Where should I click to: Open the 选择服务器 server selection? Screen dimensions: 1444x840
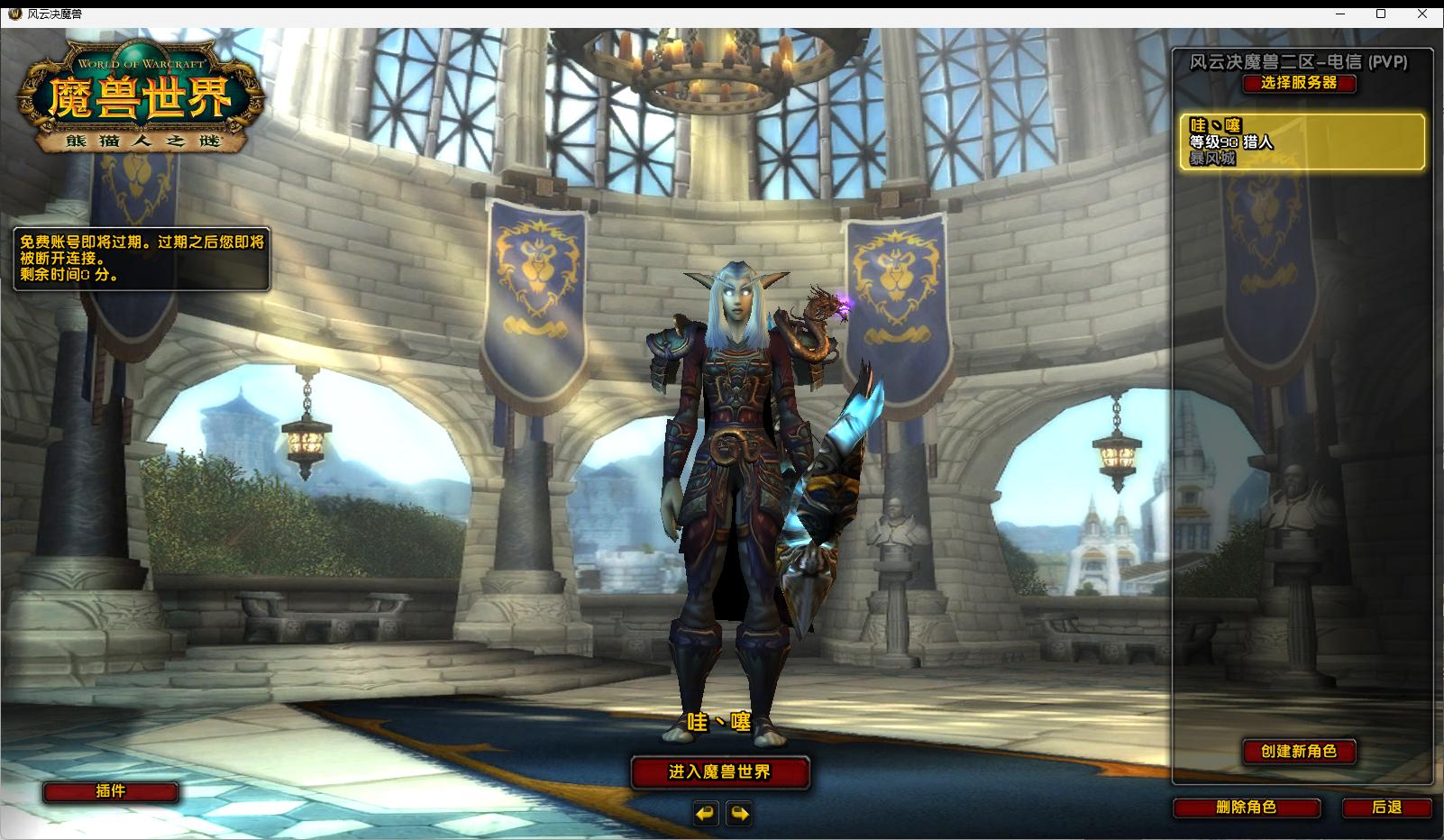(x=1298, y=83)
